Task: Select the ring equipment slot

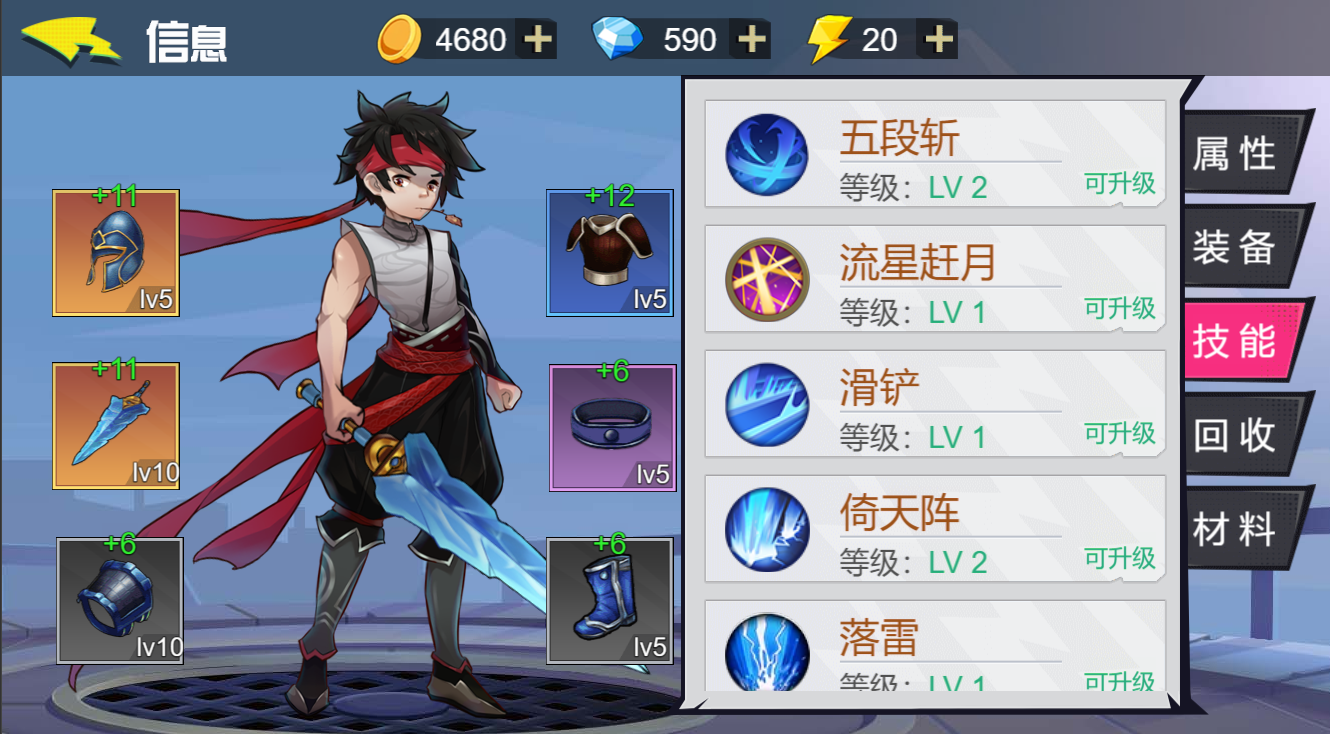Action: tap(613, 428)
